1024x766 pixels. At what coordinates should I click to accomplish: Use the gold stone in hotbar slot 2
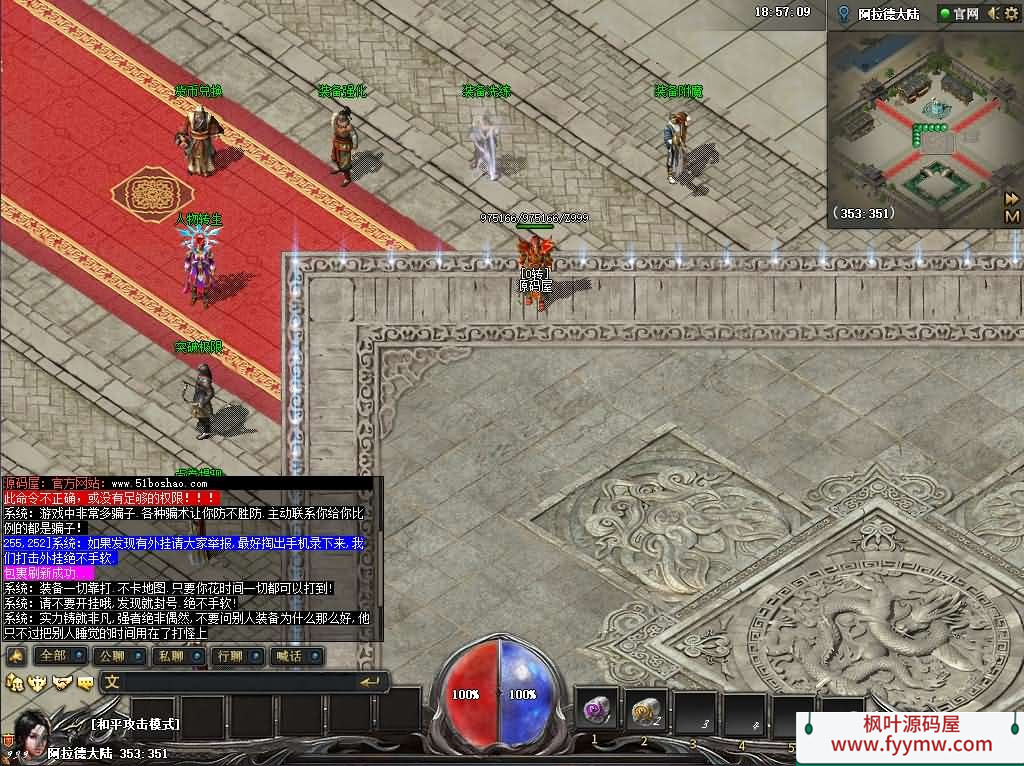coord(645,709)
